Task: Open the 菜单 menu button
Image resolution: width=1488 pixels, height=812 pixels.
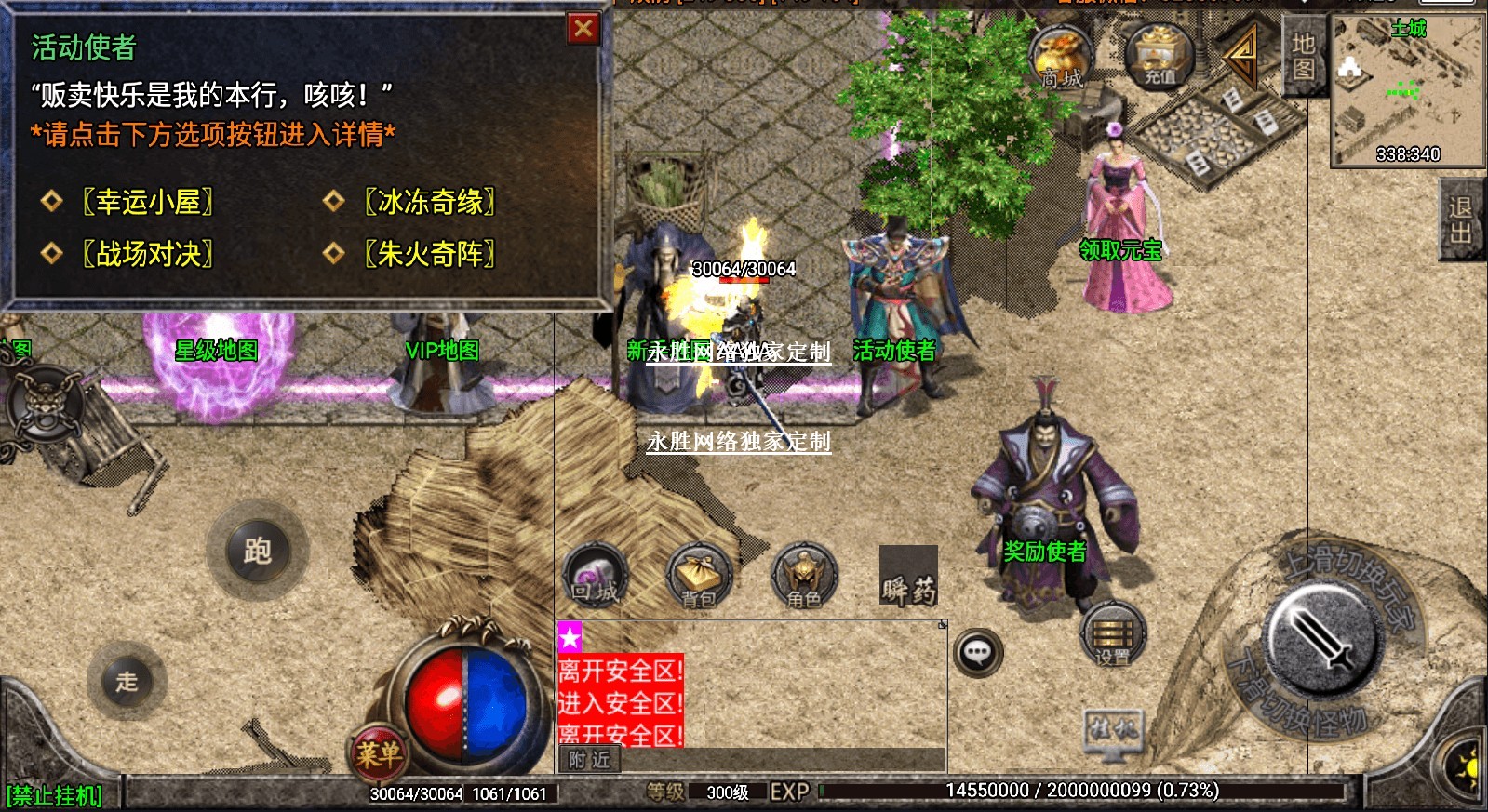Action: tap(378, 753)
